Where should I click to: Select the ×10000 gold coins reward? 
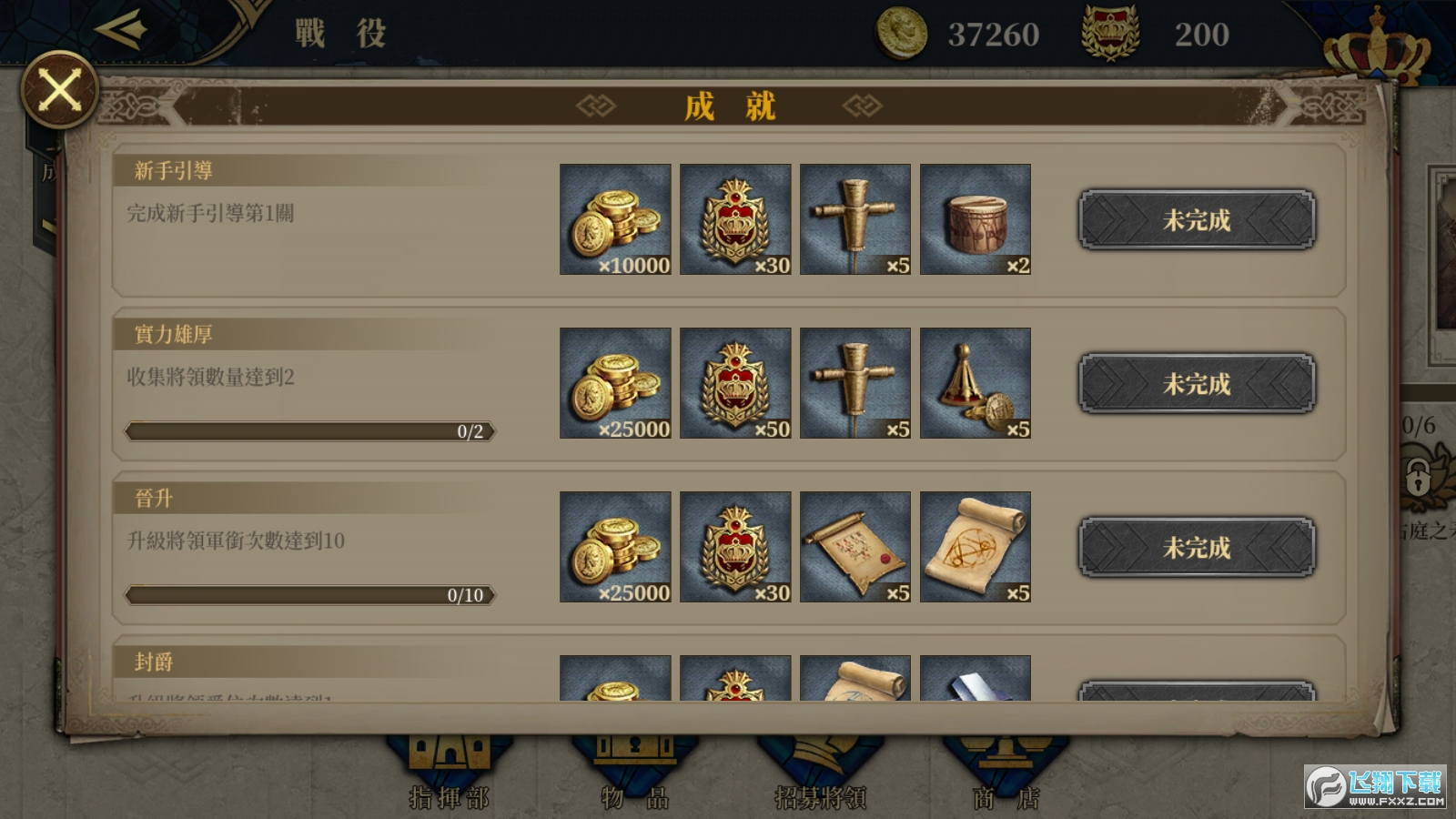615,219
